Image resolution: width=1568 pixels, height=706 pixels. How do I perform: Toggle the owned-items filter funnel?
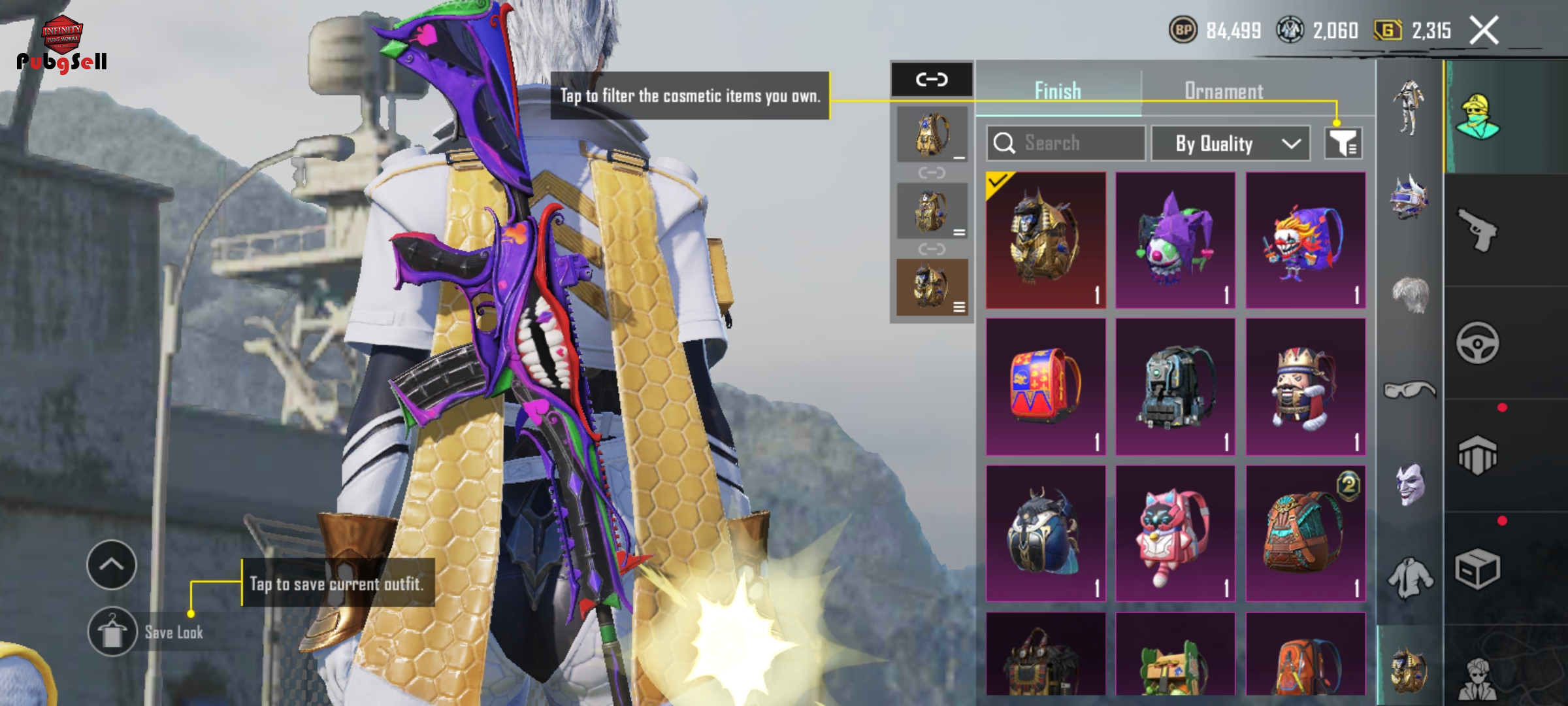(1343, 143)
